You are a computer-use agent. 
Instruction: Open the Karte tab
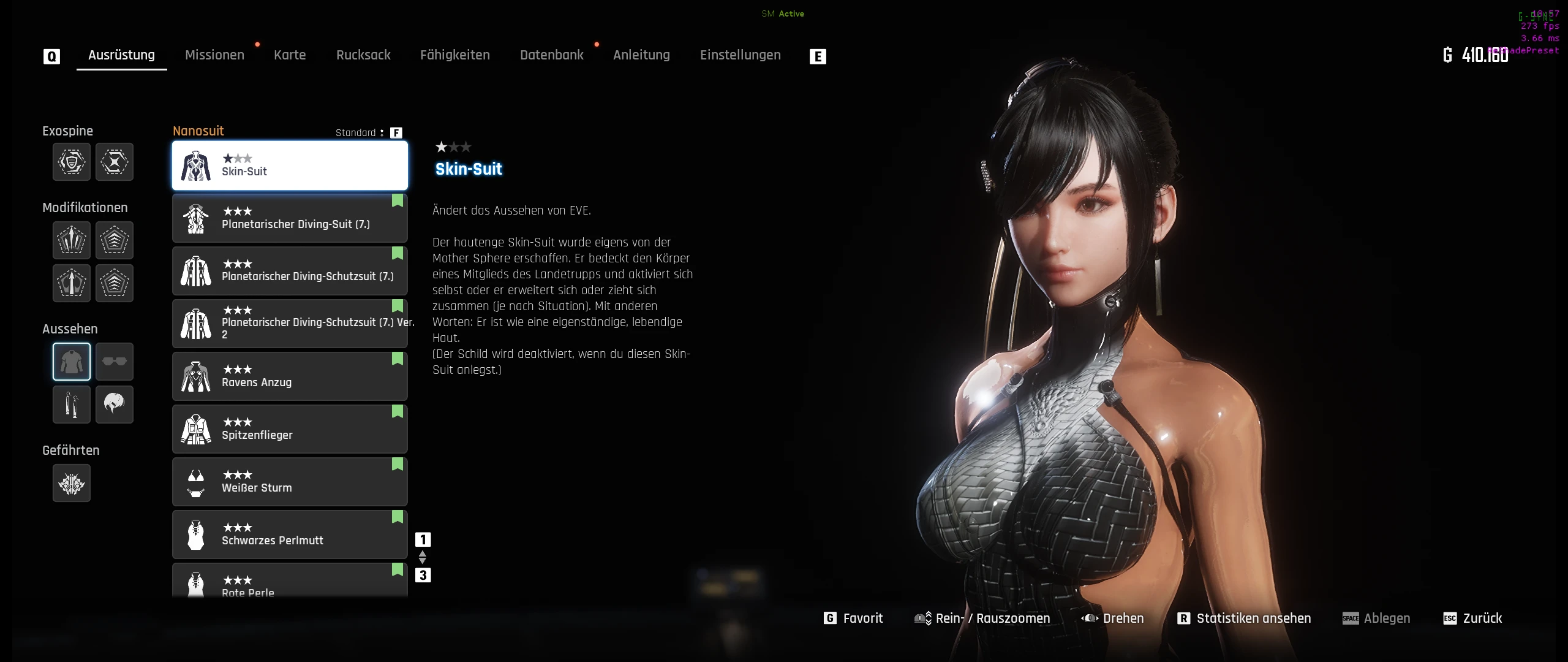[x=290, y=55]
